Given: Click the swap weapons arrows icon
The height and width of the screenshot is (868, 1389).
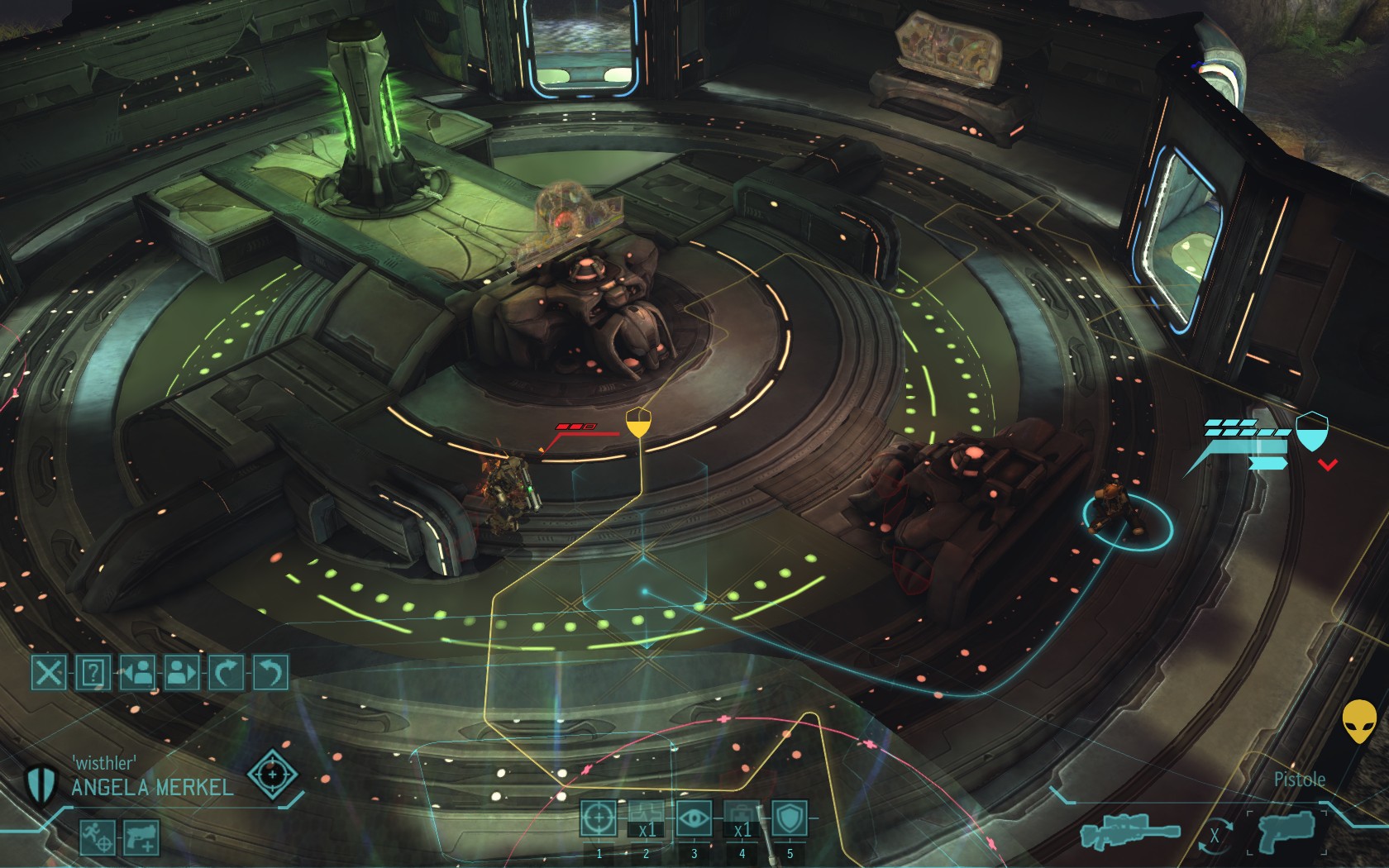Looking at the screenshot, I should tap(1214, 835).
